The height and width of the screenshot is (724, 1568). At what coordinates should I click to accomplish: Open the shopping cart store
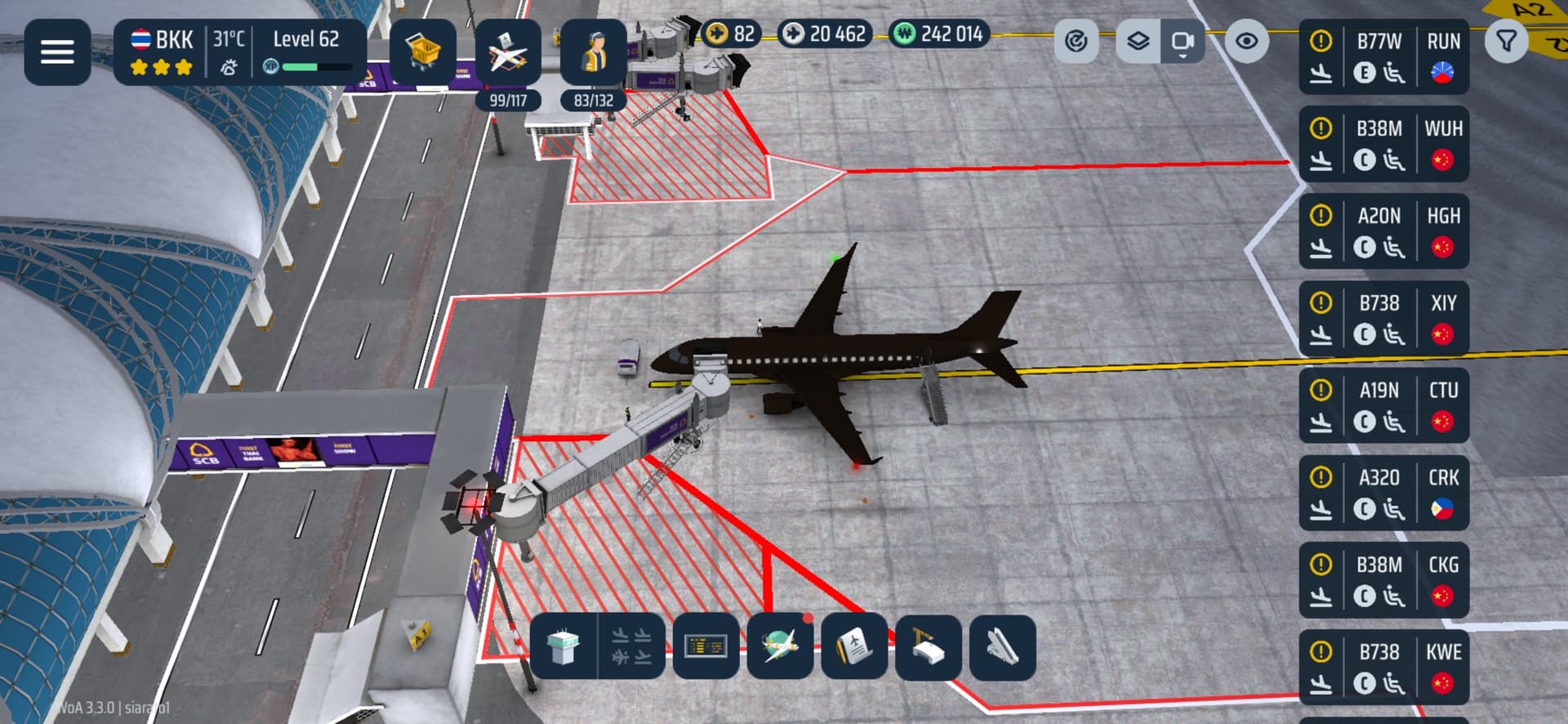pyautogui.click(x=423, y=52)
